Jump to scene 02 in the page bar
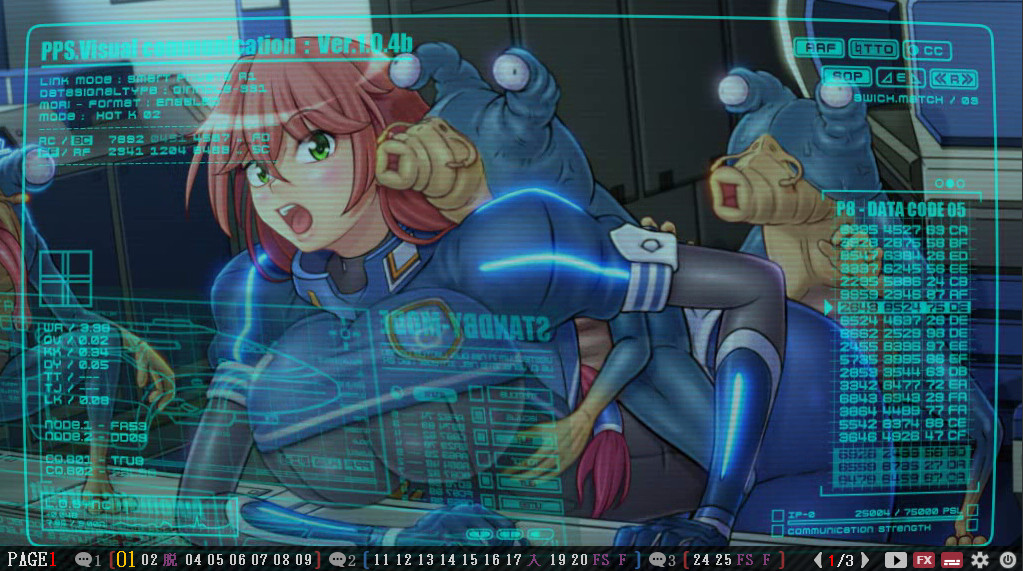 pyautogui.click(x=150, y=560)
